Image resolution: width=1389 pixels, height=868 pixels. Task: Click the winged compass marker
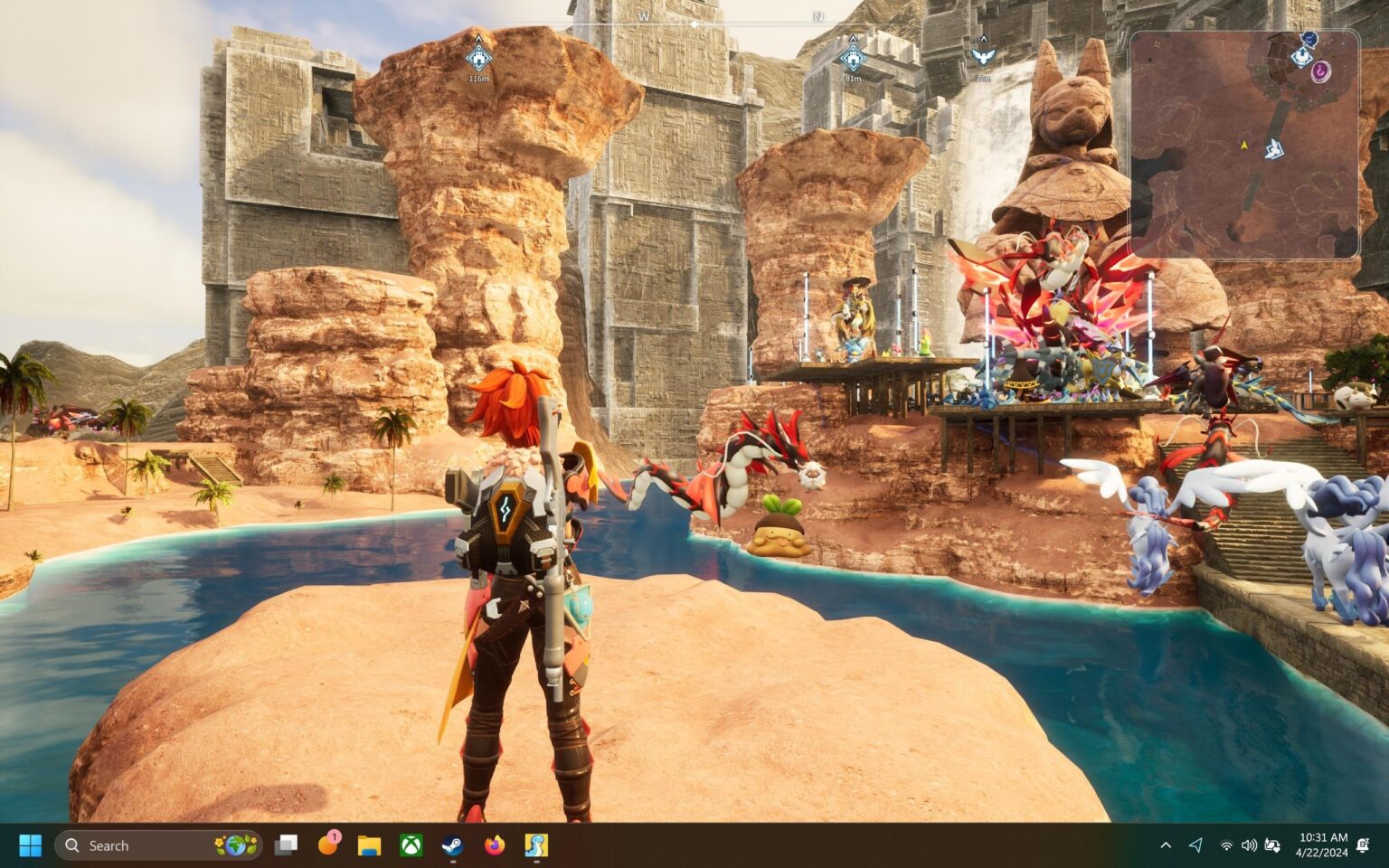(982, 56)
